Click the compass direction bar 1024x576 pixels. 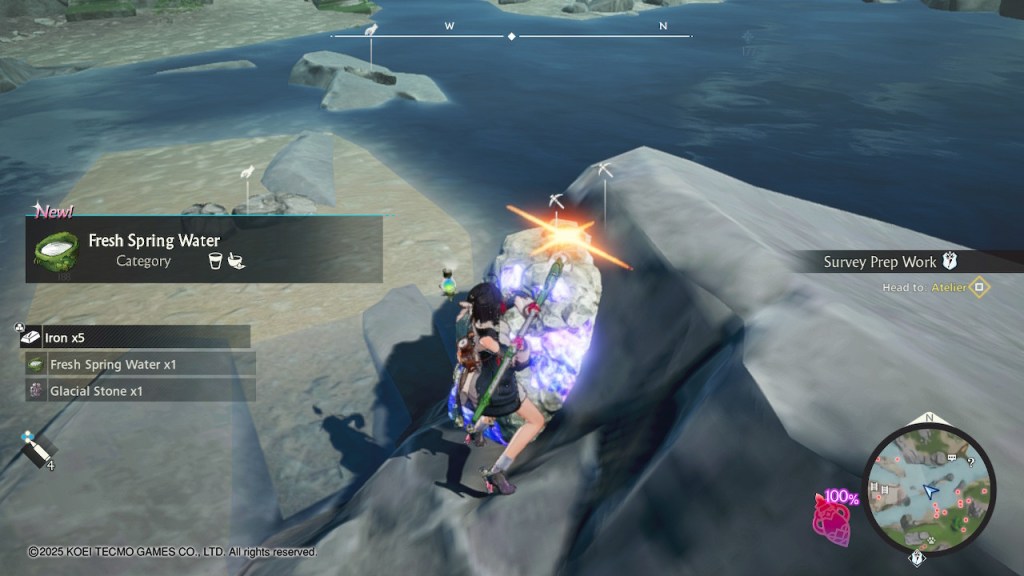pyautogui.click(x=511, y=35)
